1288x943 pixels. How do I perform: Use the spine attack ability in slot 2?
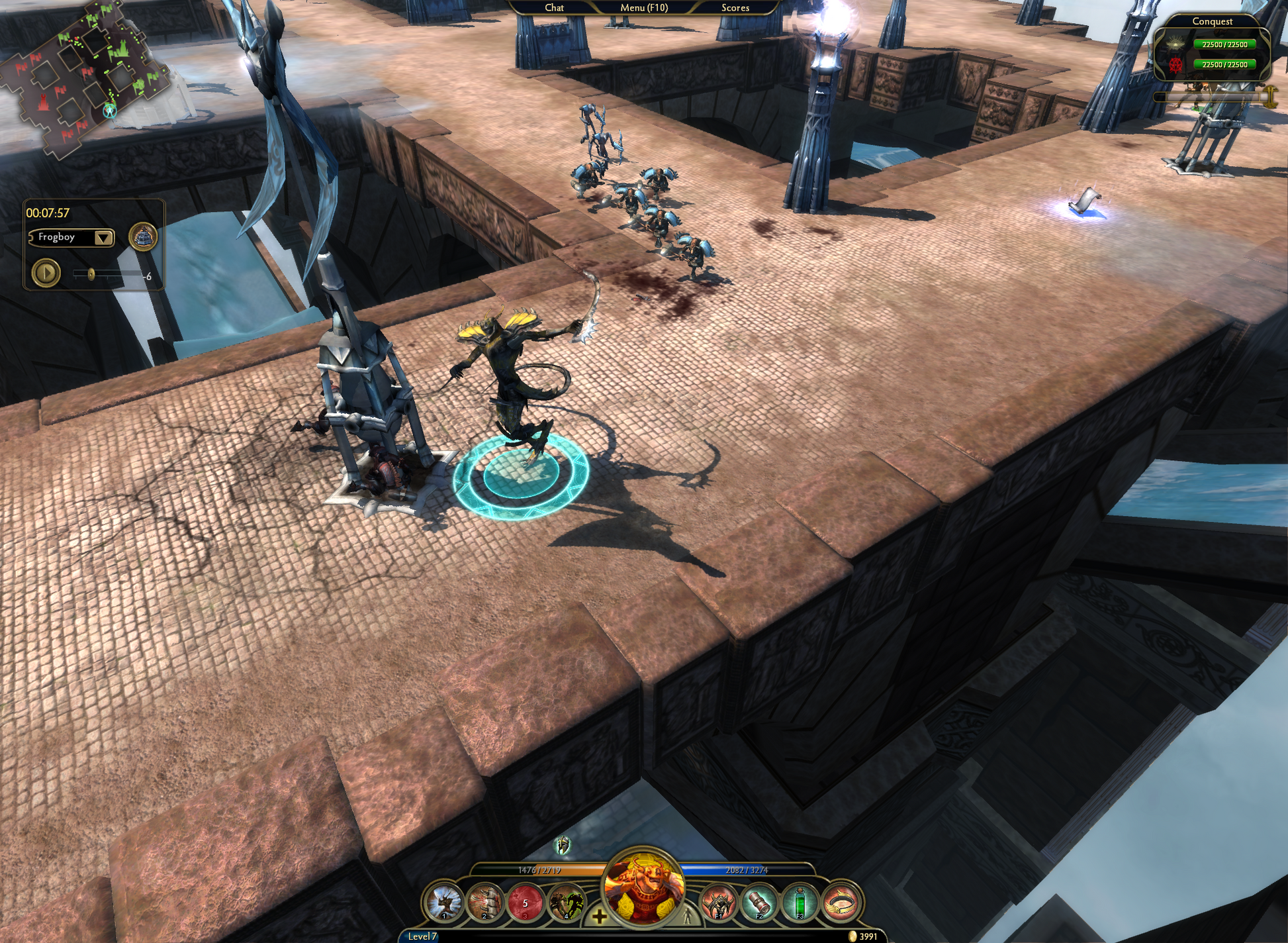pyautogui.click(x=484, y=902)
